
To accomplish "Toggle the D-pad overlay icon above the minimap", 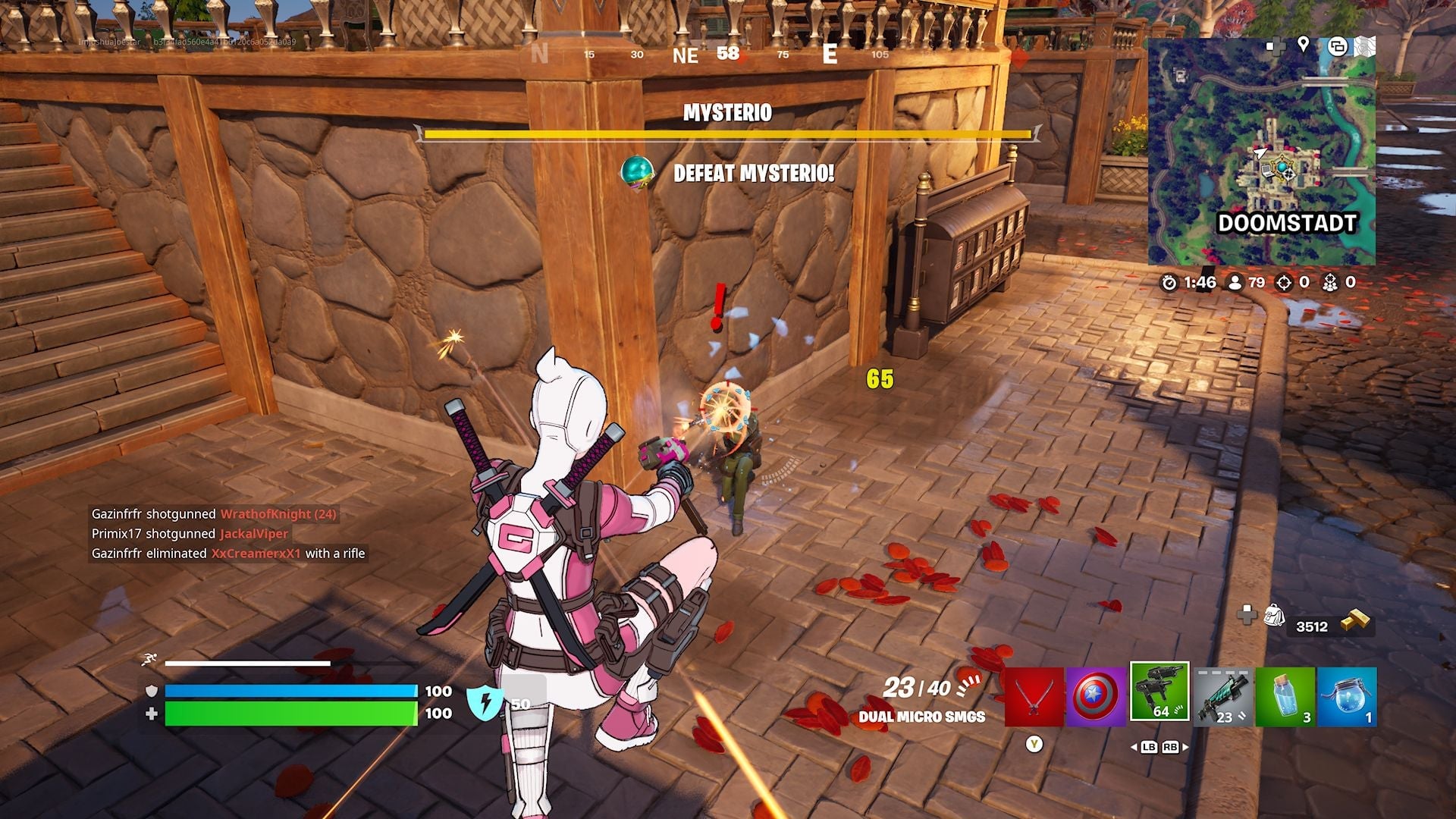I will (1275, 47).
